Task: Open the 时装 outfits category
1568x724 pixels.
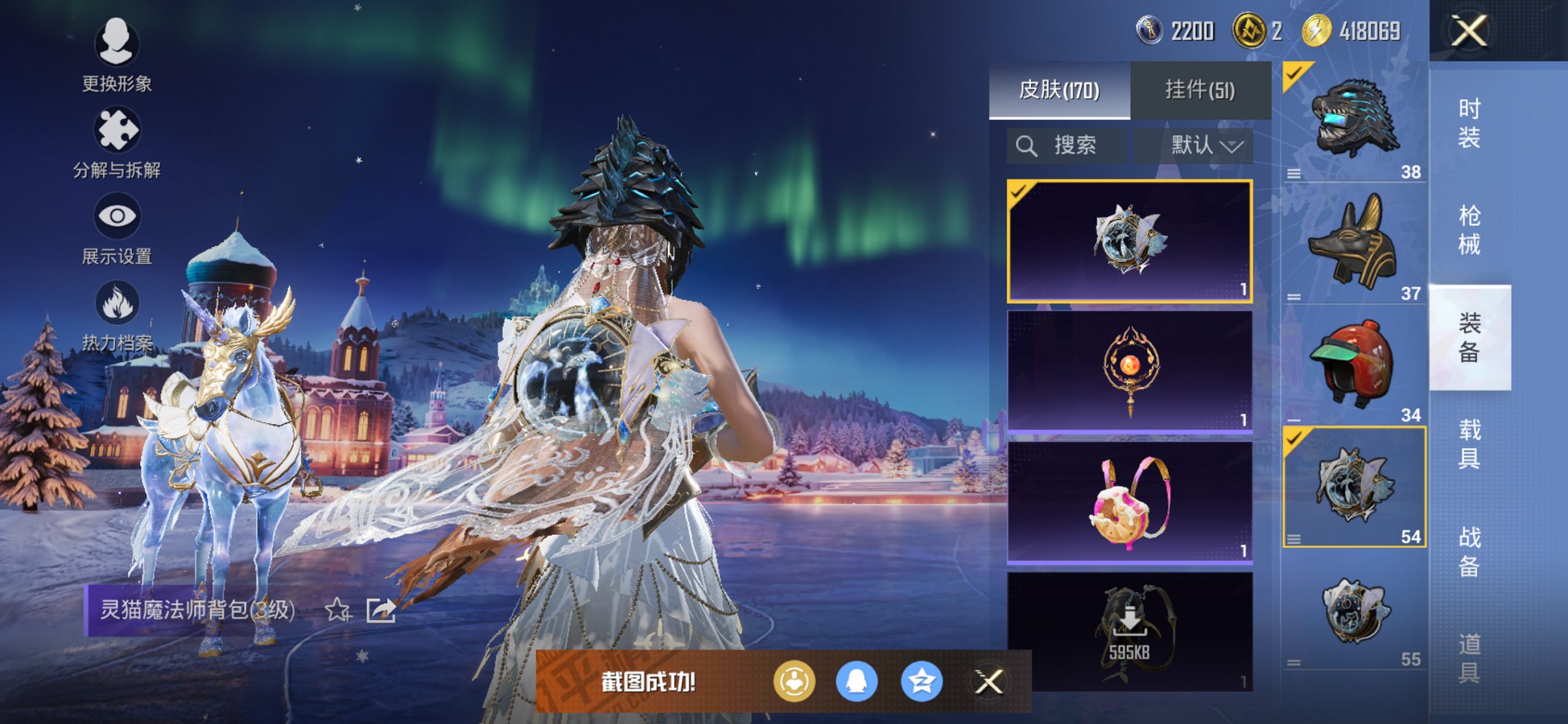Action: [x=1469, y=123]
